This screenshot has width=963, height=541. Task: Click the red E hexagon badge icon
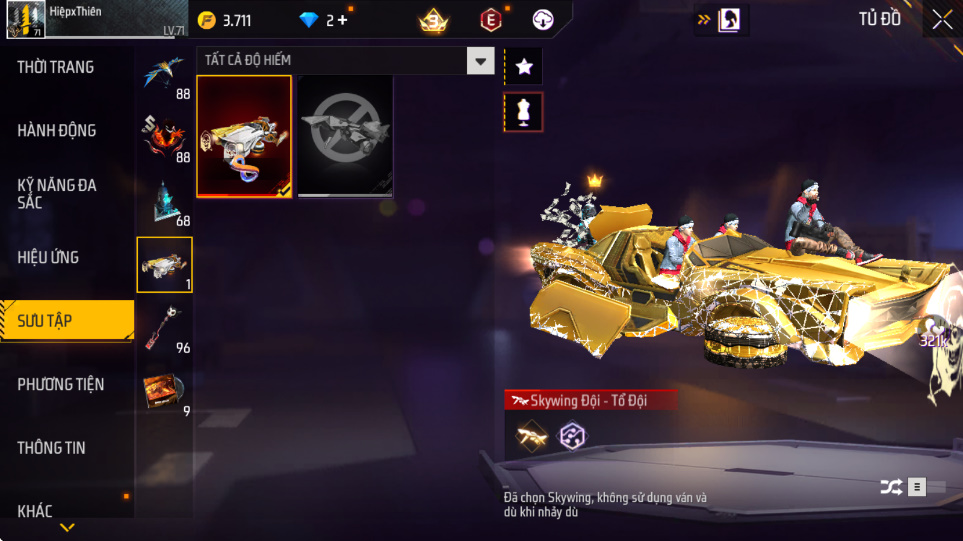point(490,19)
